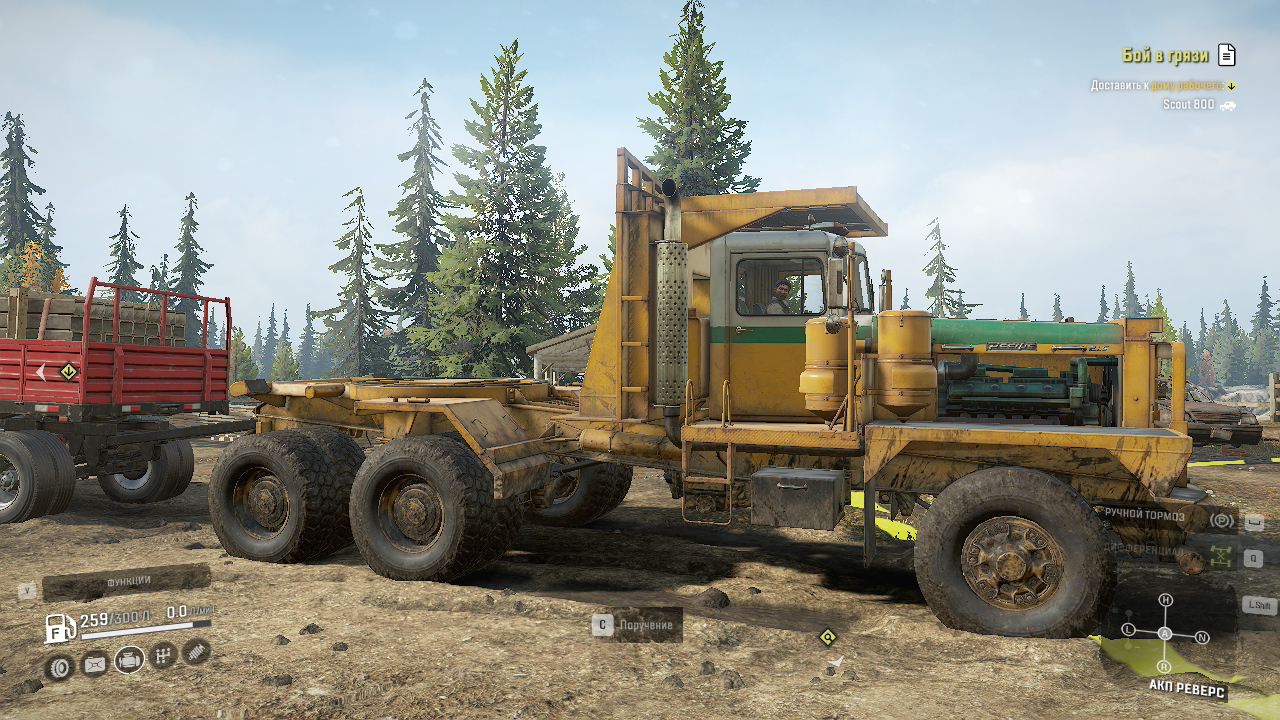The width and height of the screenshot is (1280, 720).
Task: Toggle the Ручной тормоз handbrake indicator
Action: coord(1221,519)
